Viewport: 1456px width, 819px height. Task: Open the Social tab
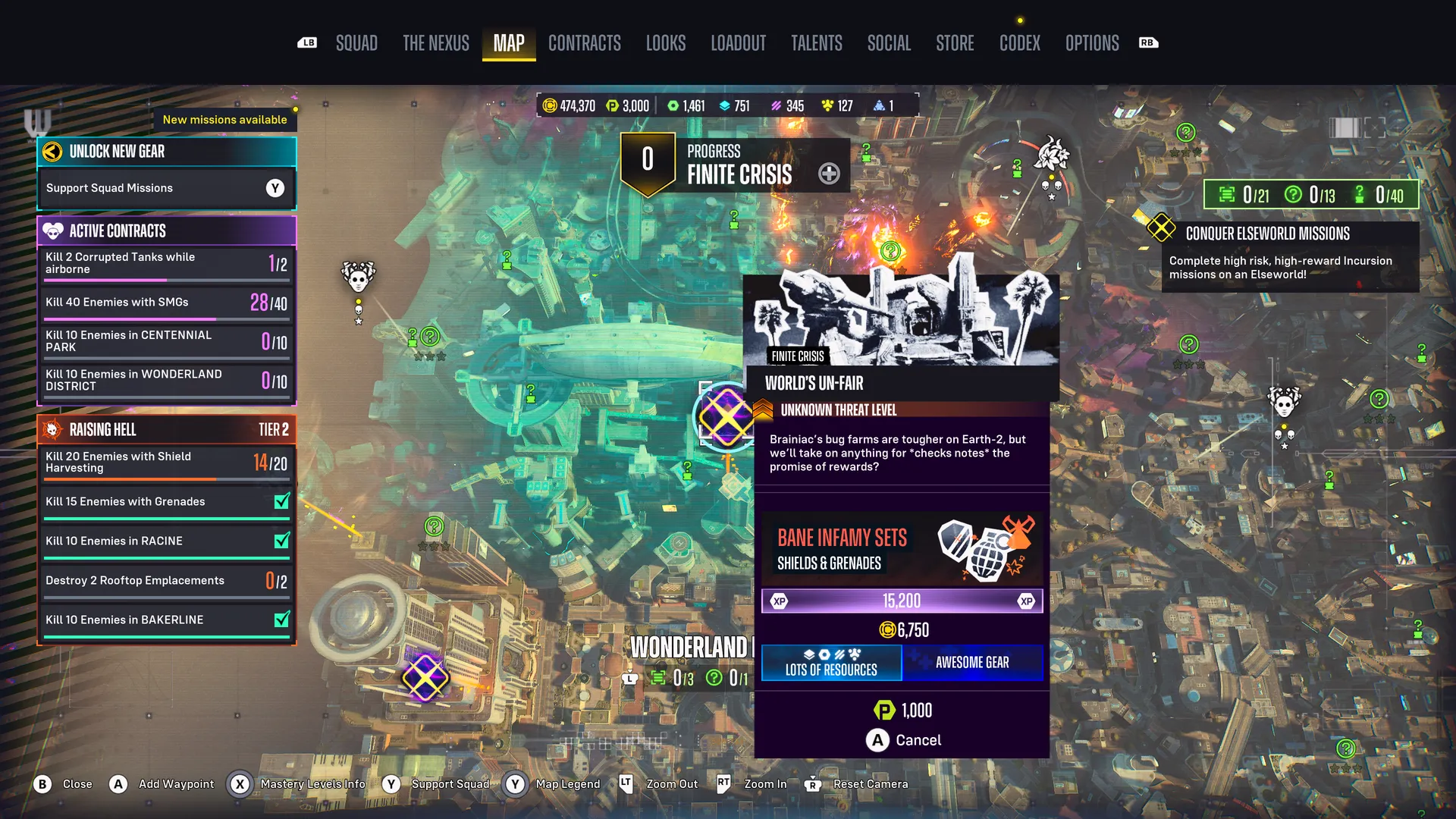[x=889, y=43]
